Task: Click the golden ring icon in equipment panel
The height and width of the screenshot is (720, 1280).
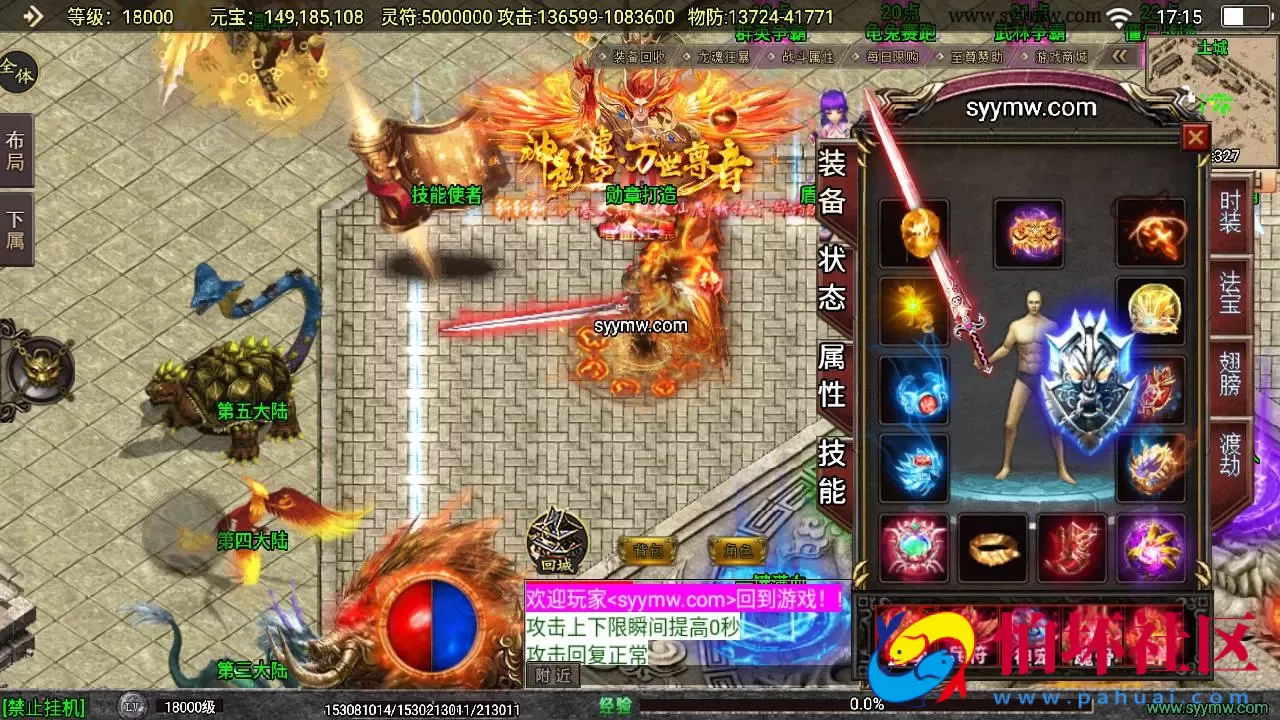Action: point(993,548)
